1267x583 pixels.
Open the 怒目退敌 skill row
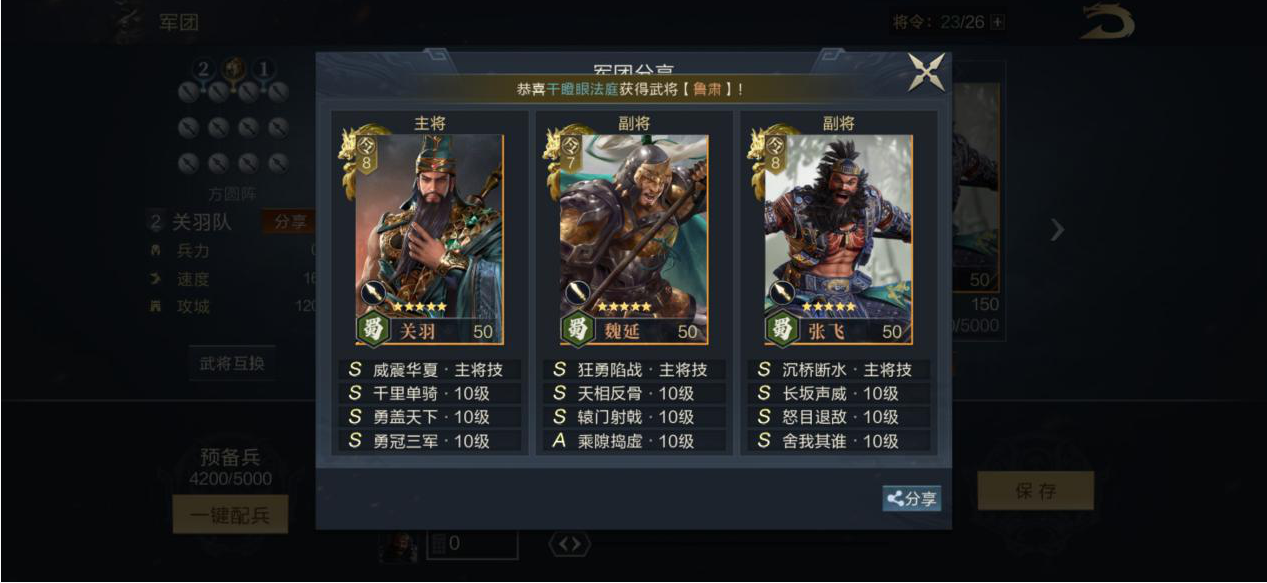[x=838, y=417]
